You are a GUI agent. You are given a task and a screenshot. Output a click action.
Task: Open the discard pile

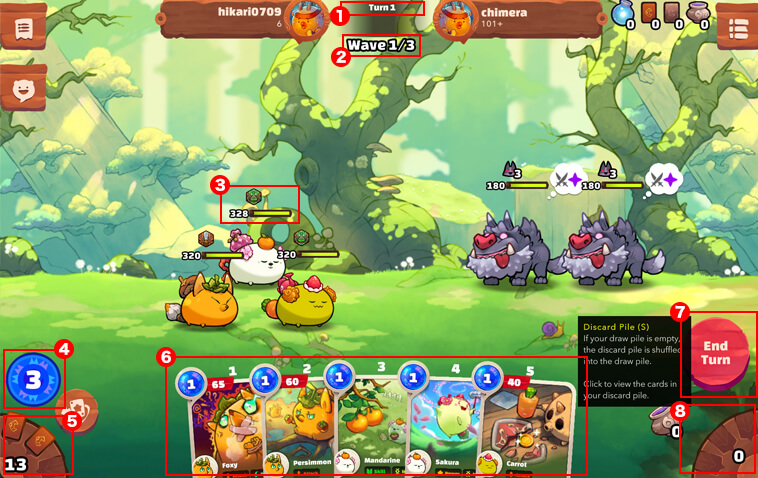click(724, 443)
